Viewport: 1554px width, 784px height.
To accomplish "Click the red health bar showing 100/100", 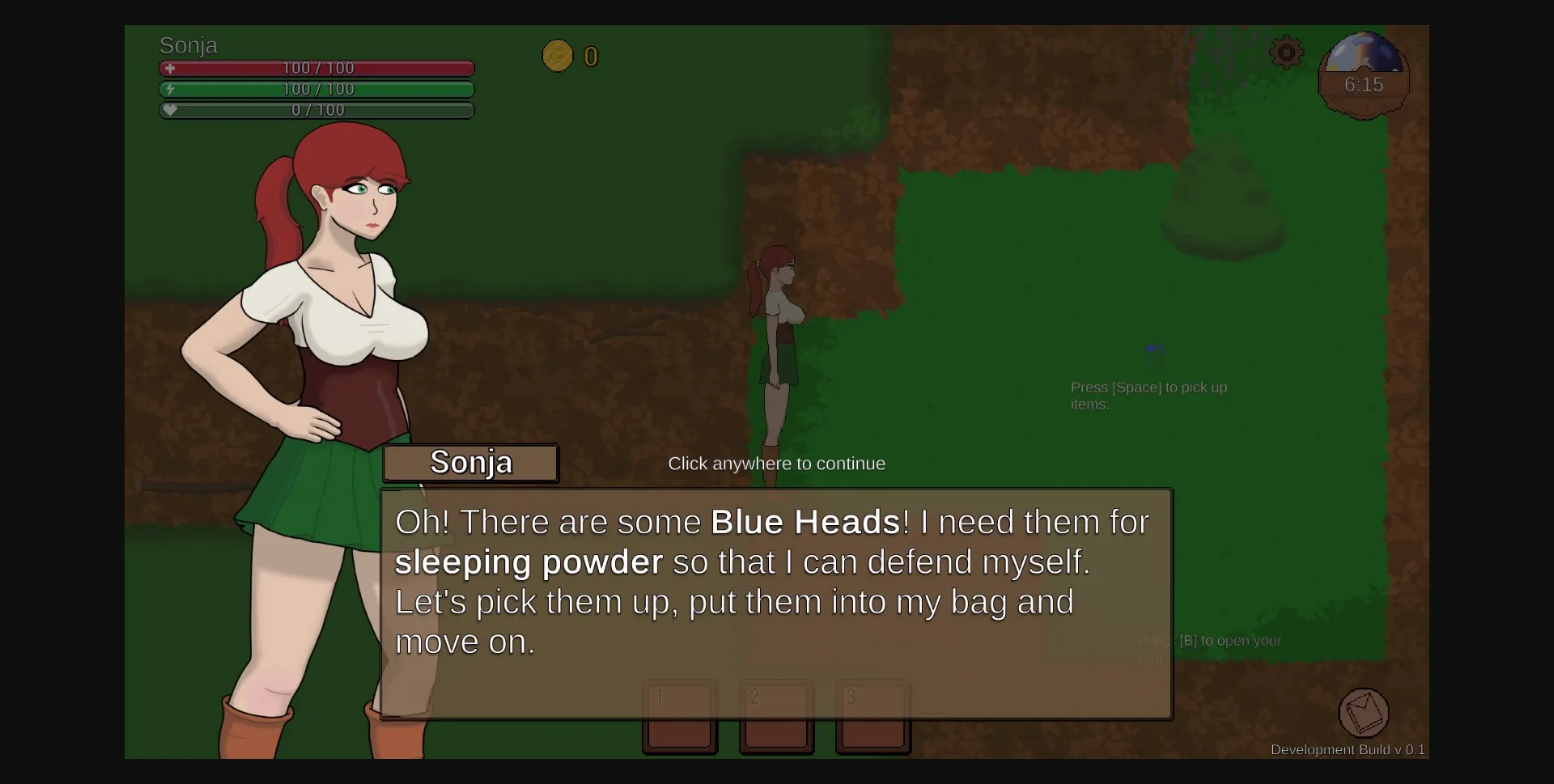I will (x=316, y=69).
